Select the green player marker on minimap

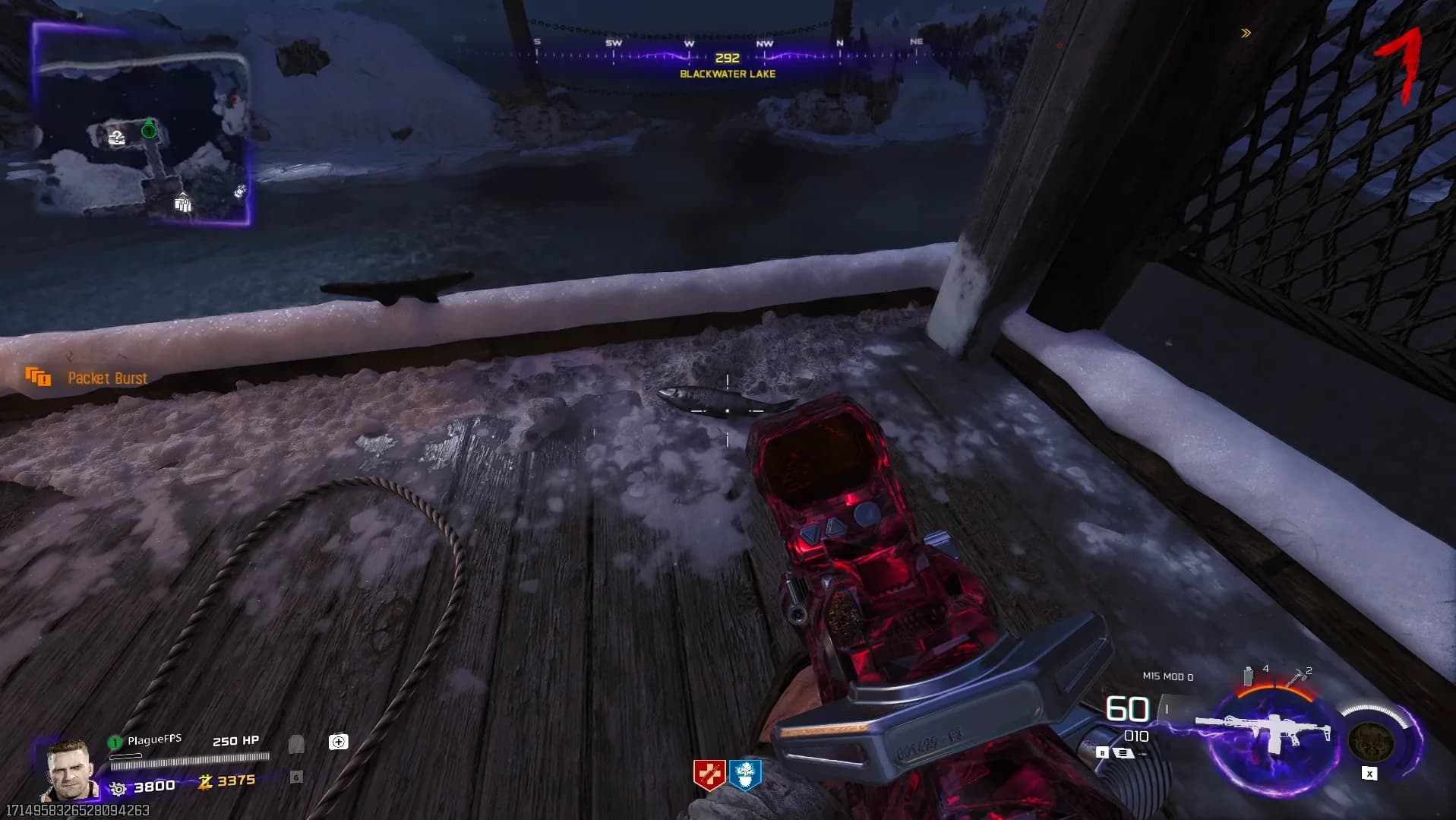tap(149, 131)
